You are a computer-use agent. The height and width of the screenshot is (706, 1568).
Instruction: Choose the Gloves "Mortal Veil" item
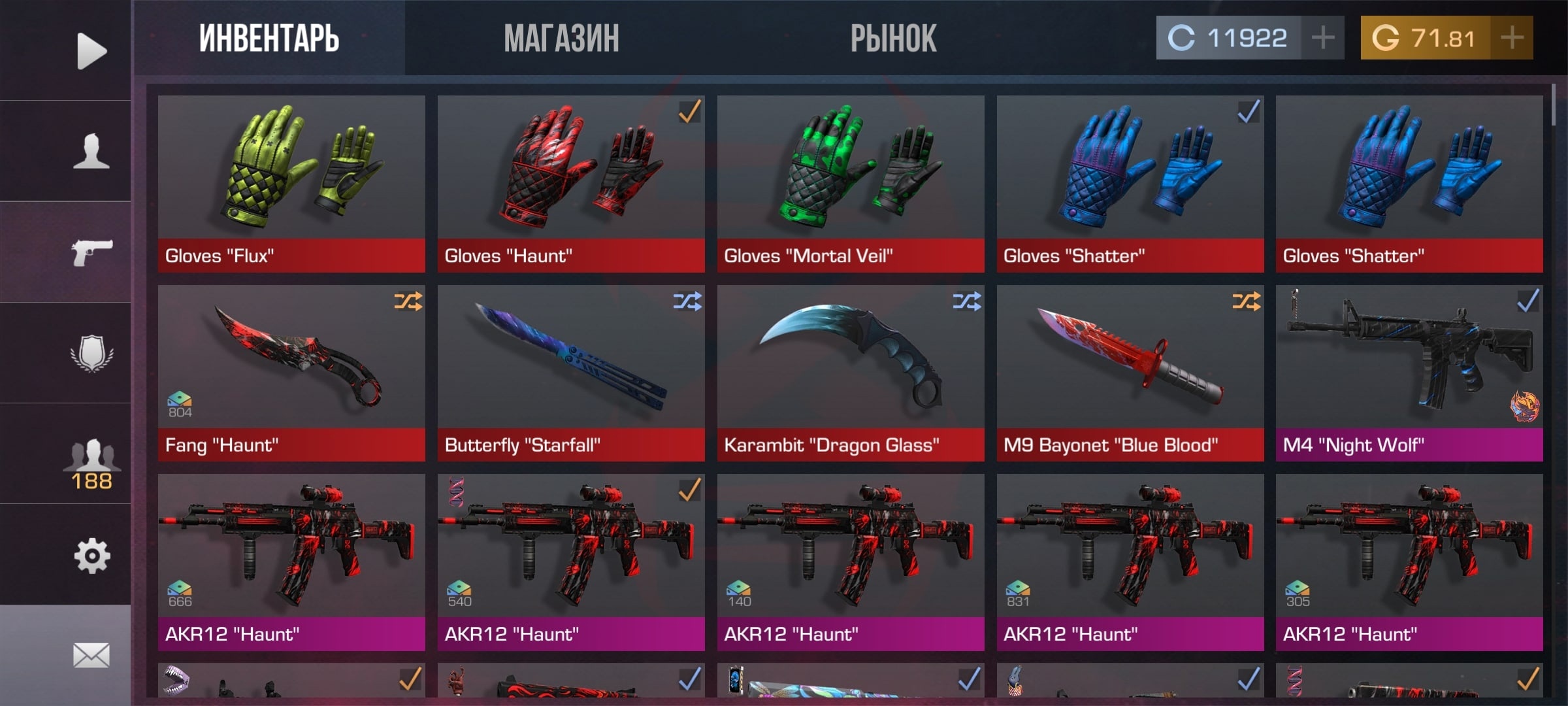(850, 183)
